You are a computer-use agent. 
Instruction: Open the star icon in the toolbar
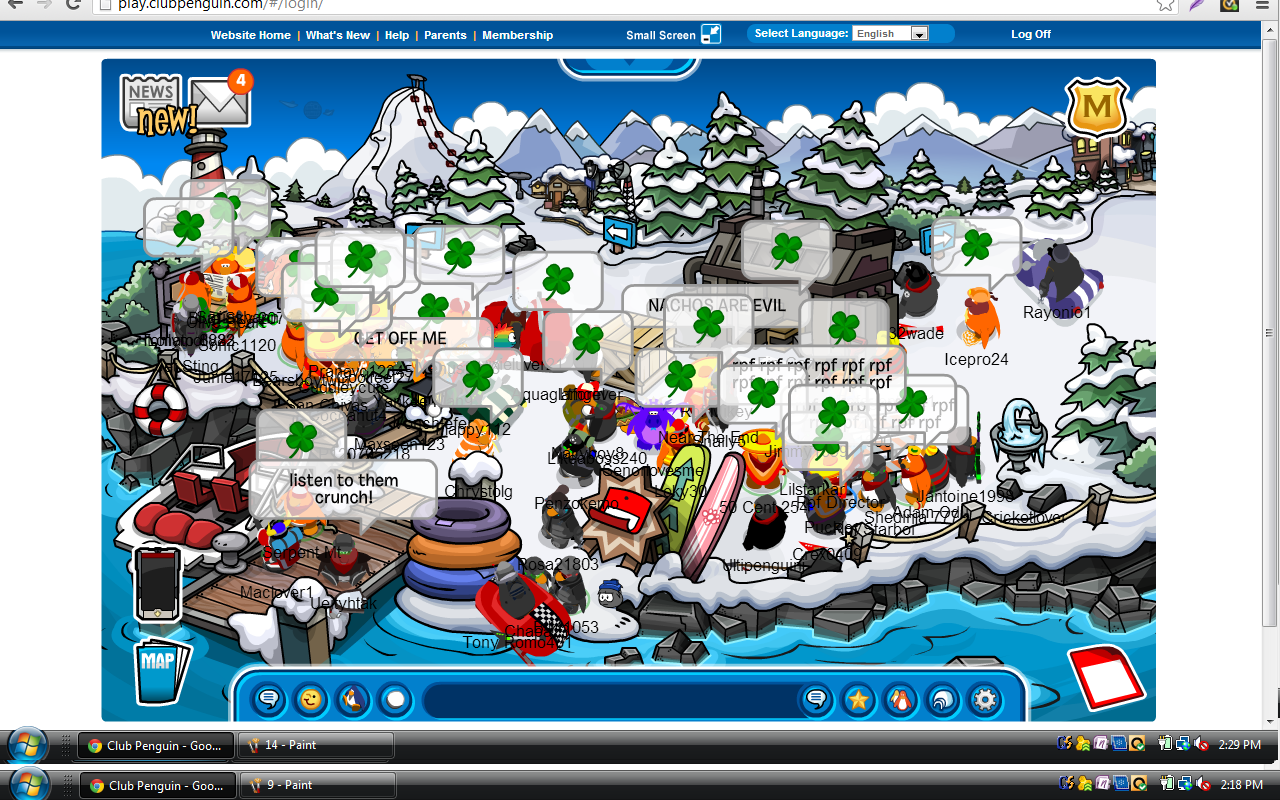tap(858, 700)
